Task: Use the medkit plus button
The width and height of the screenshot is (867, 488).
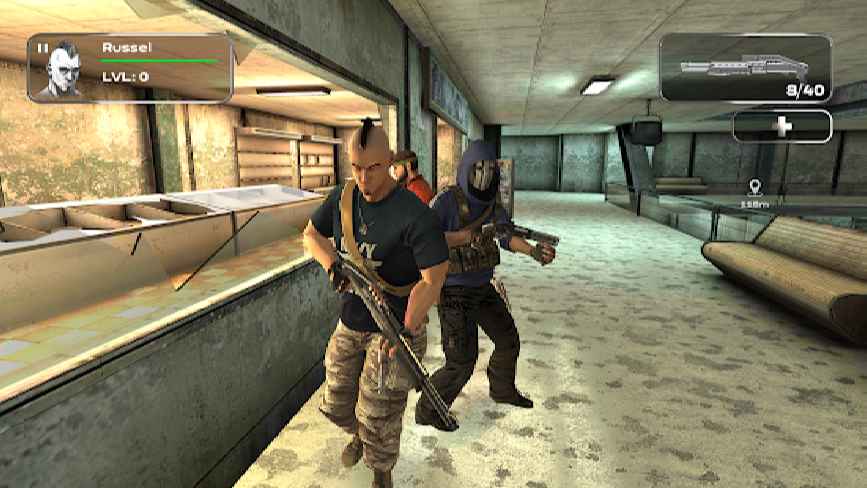Action: coord(782,126)
